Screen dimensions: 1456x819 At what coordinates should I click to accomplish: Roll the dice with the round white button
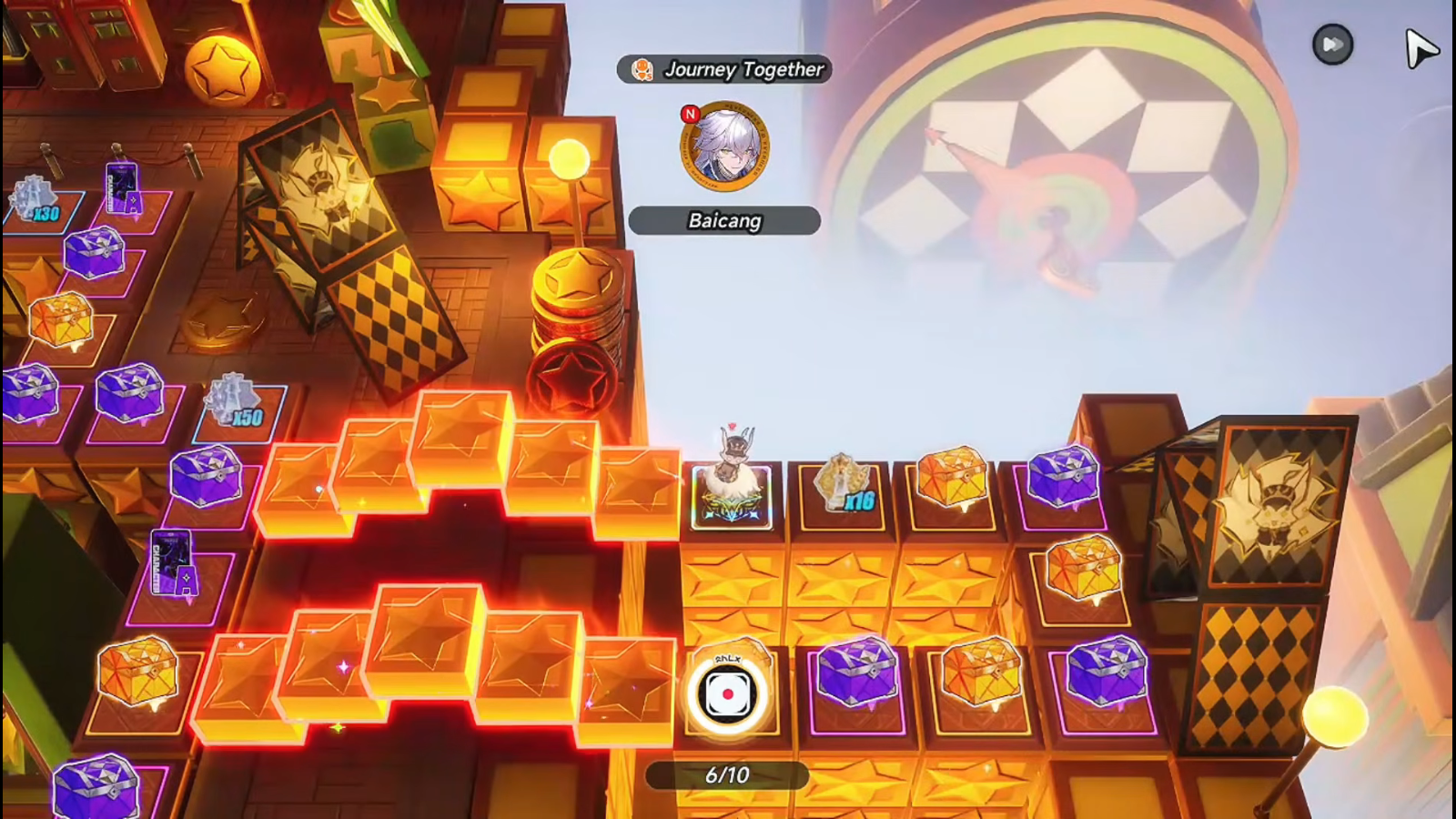point(727,694)
